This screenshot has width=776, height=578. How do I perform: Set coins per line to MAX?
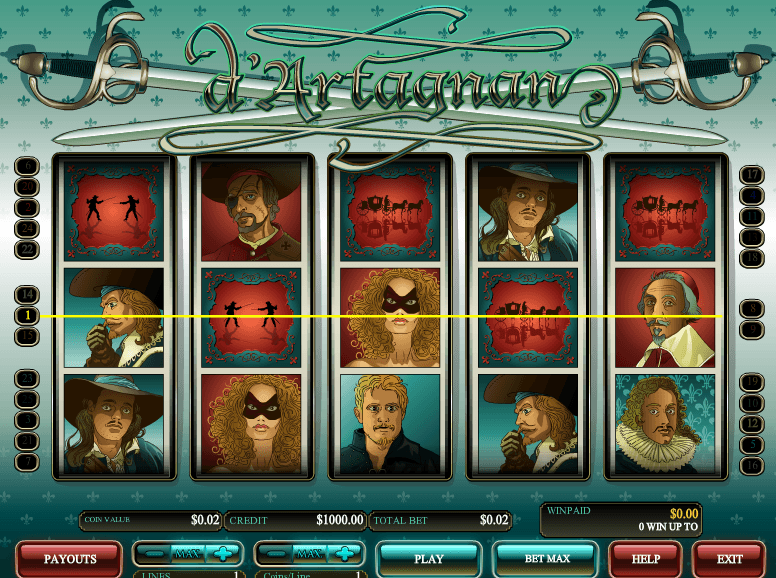click(307, 553)
